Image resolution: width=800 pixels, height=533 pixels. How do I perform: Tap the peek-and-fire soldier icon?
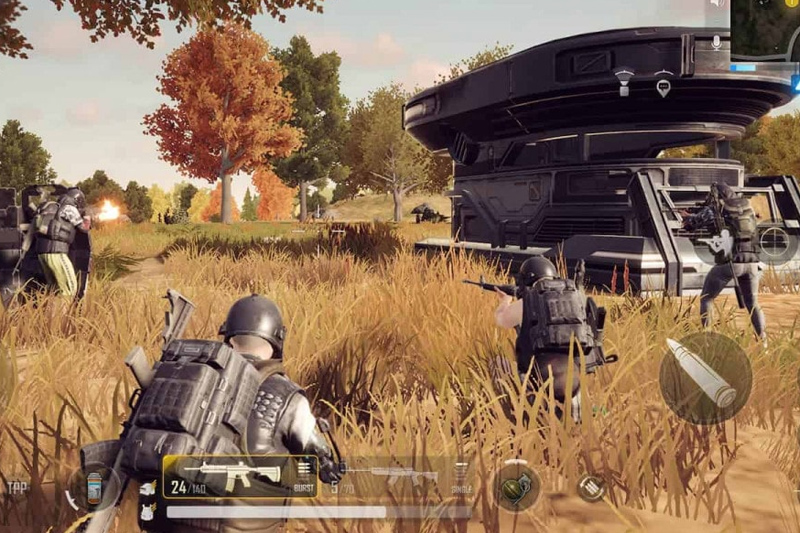pyautogui.click(x=719, y=242)
